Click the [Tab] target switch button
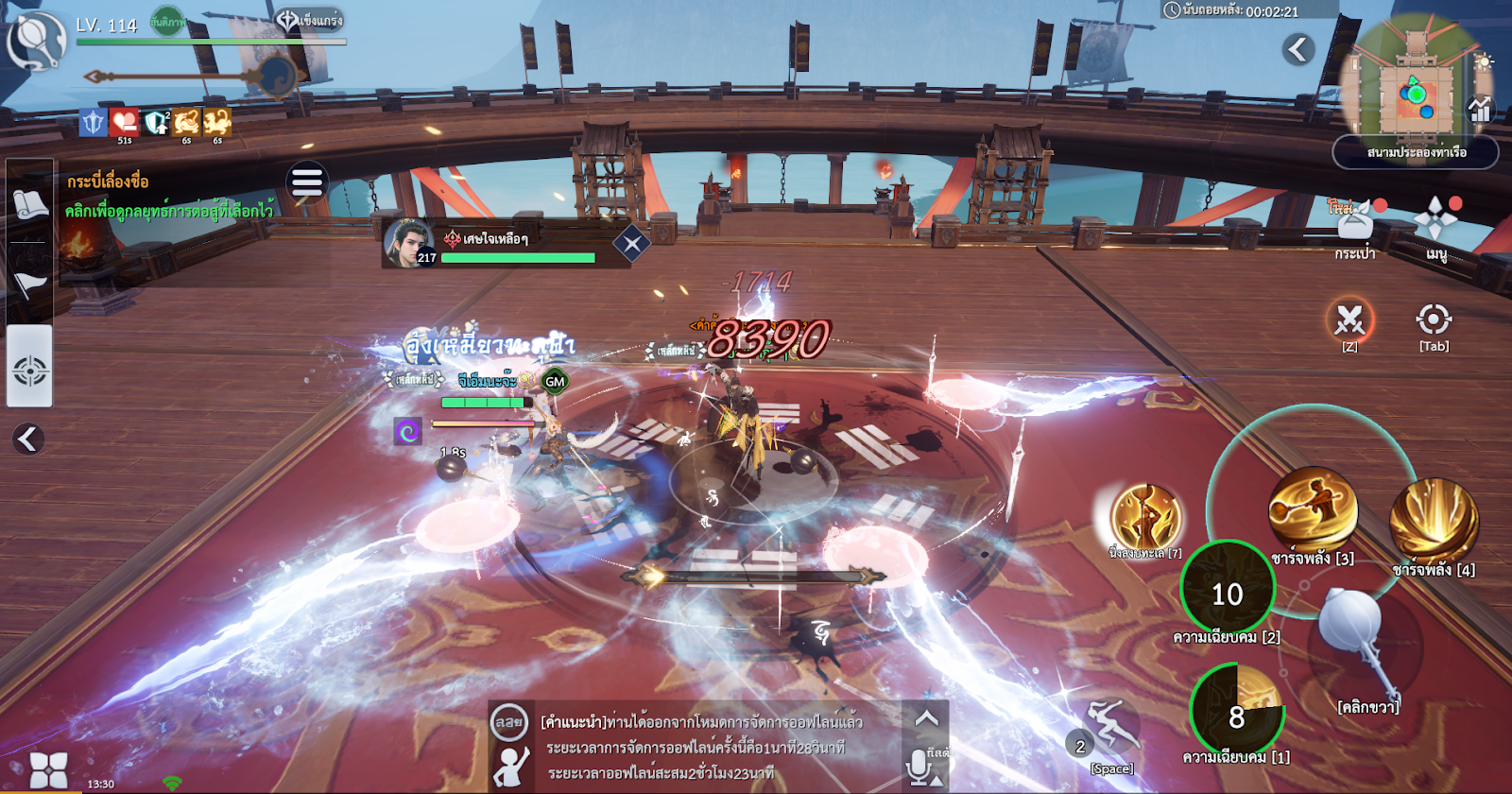 [x=1434, y=319]
